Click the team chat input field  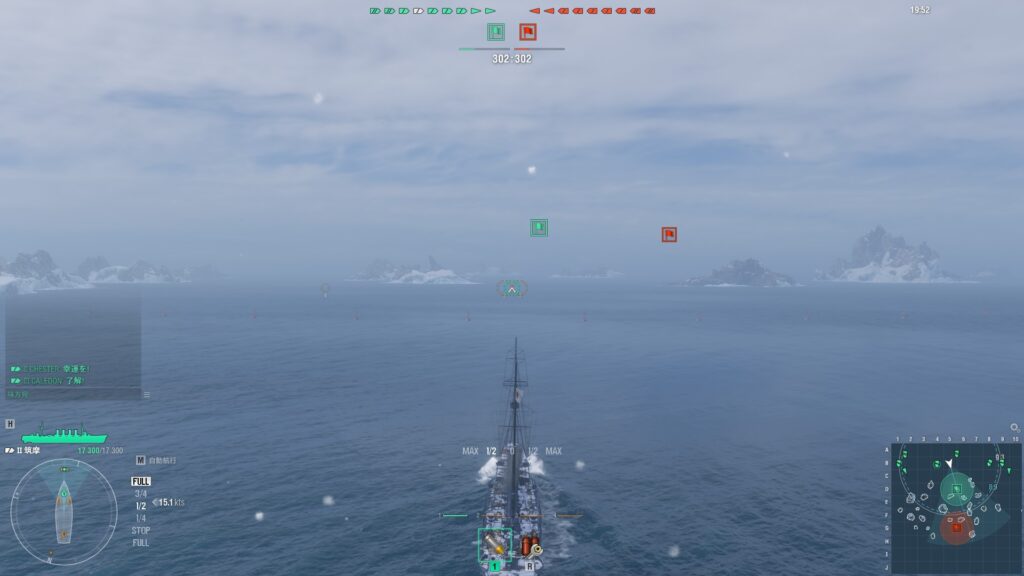pos(70,395)
